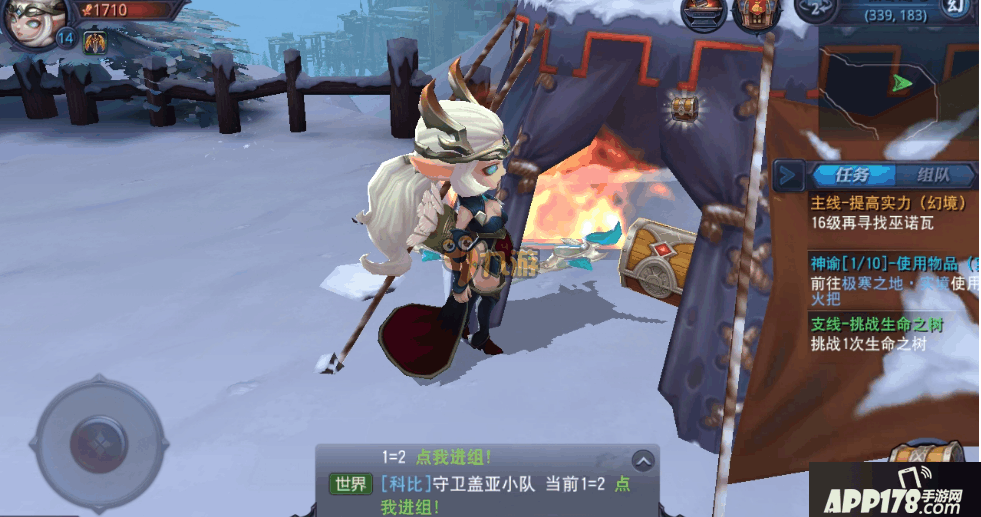Open the player portrait character sheet

pyautogui.click(x=36, y=20)
